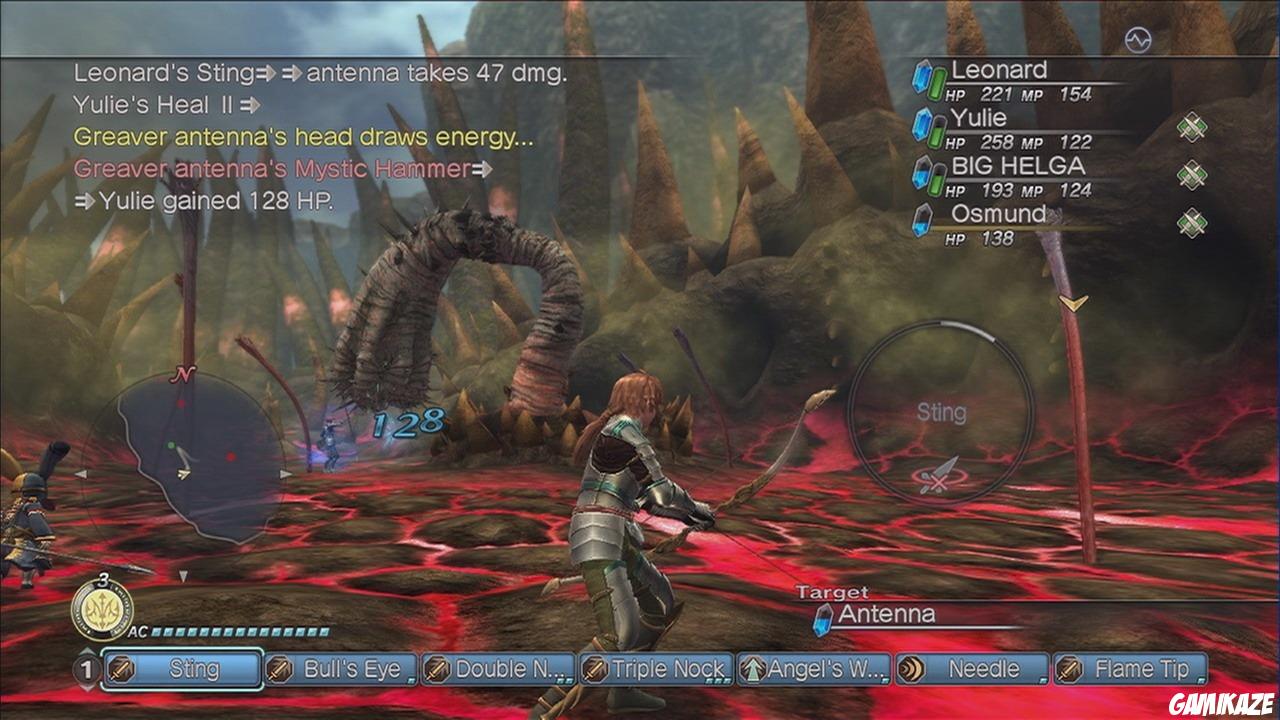Choose Yulie in the party list
Screen dimensions: 1280x720
point(980,119)
